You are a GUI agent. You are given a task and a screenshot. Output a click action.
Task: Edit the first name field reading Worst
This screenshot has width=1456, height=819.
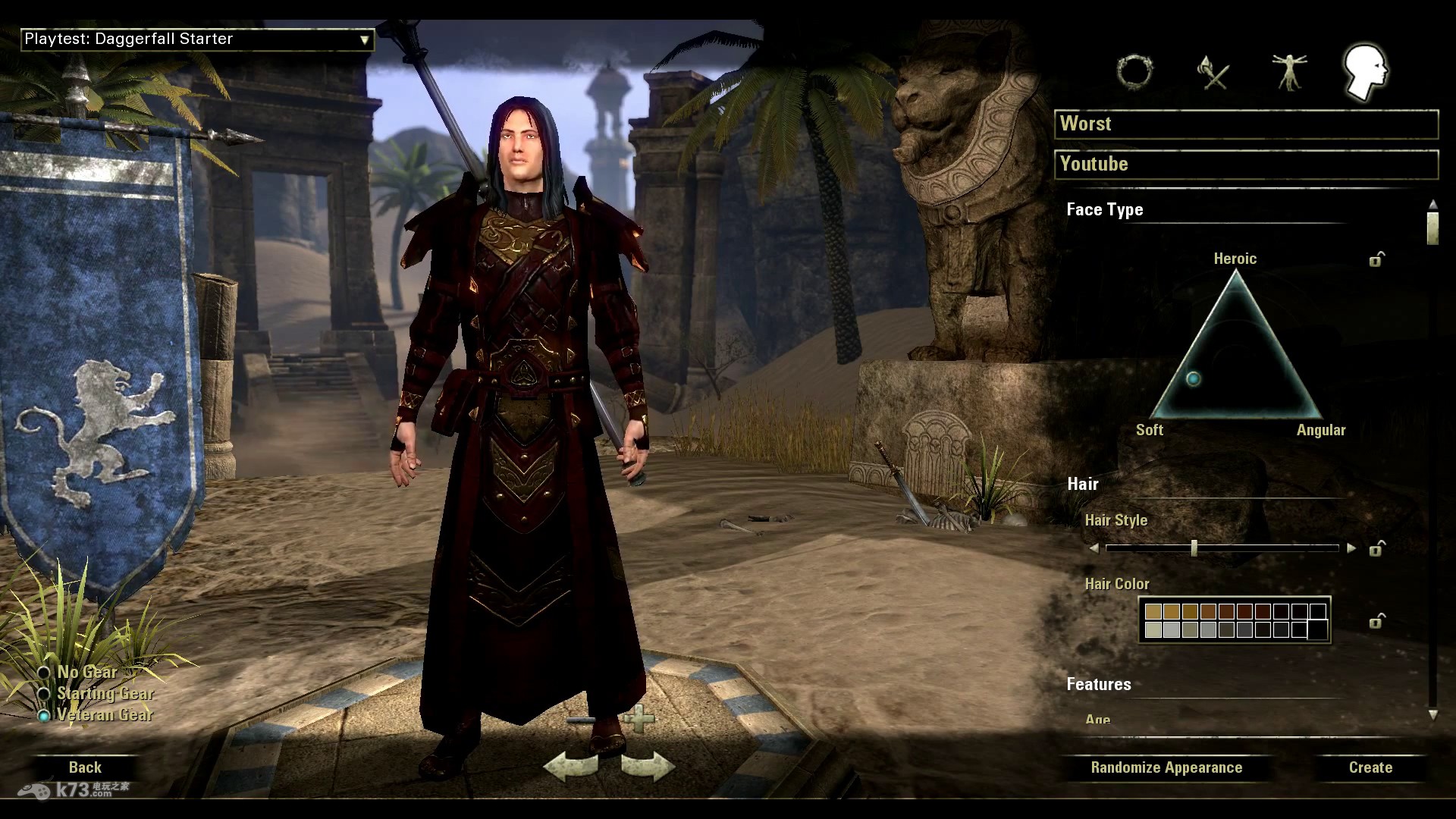pos(1246,124)
